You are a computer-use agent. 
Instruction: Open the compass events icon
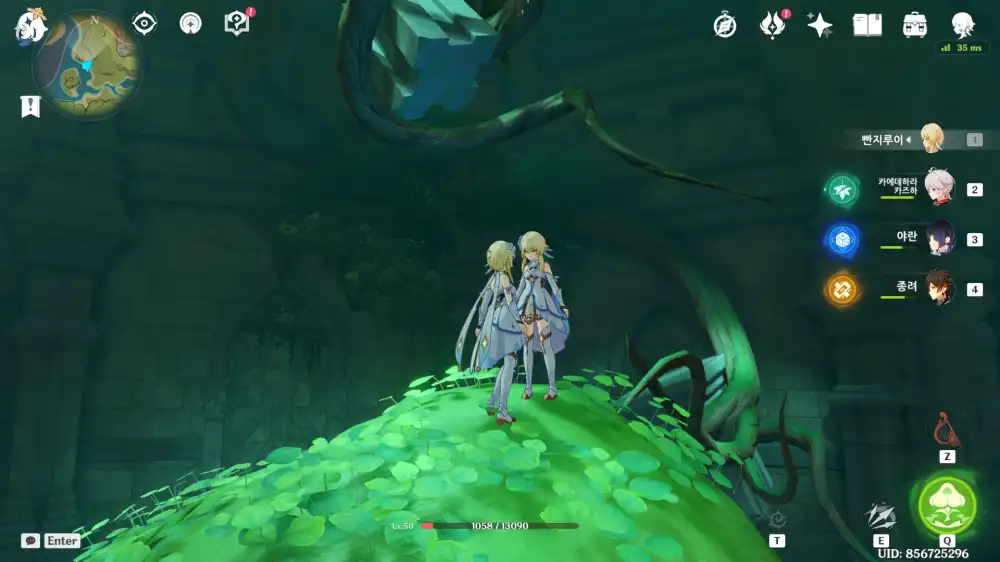[725, 26]
